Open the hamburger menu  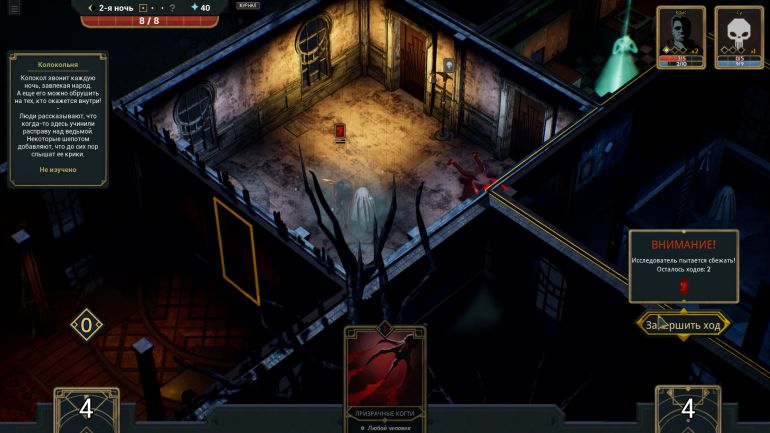pyautogui.click(x=14, y=9)
